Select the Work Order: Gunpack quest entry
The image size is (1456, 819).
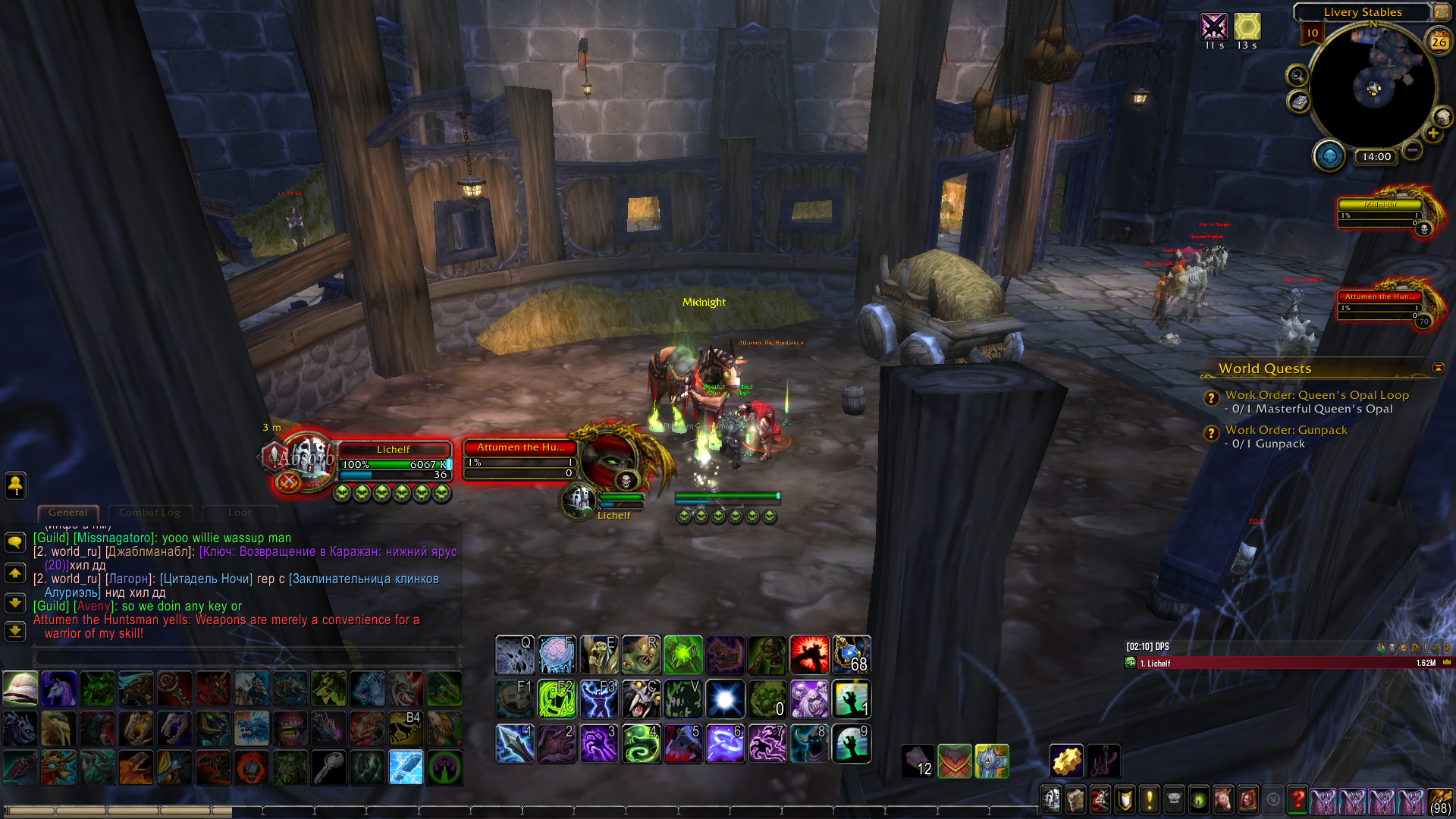click(1286, 430)
